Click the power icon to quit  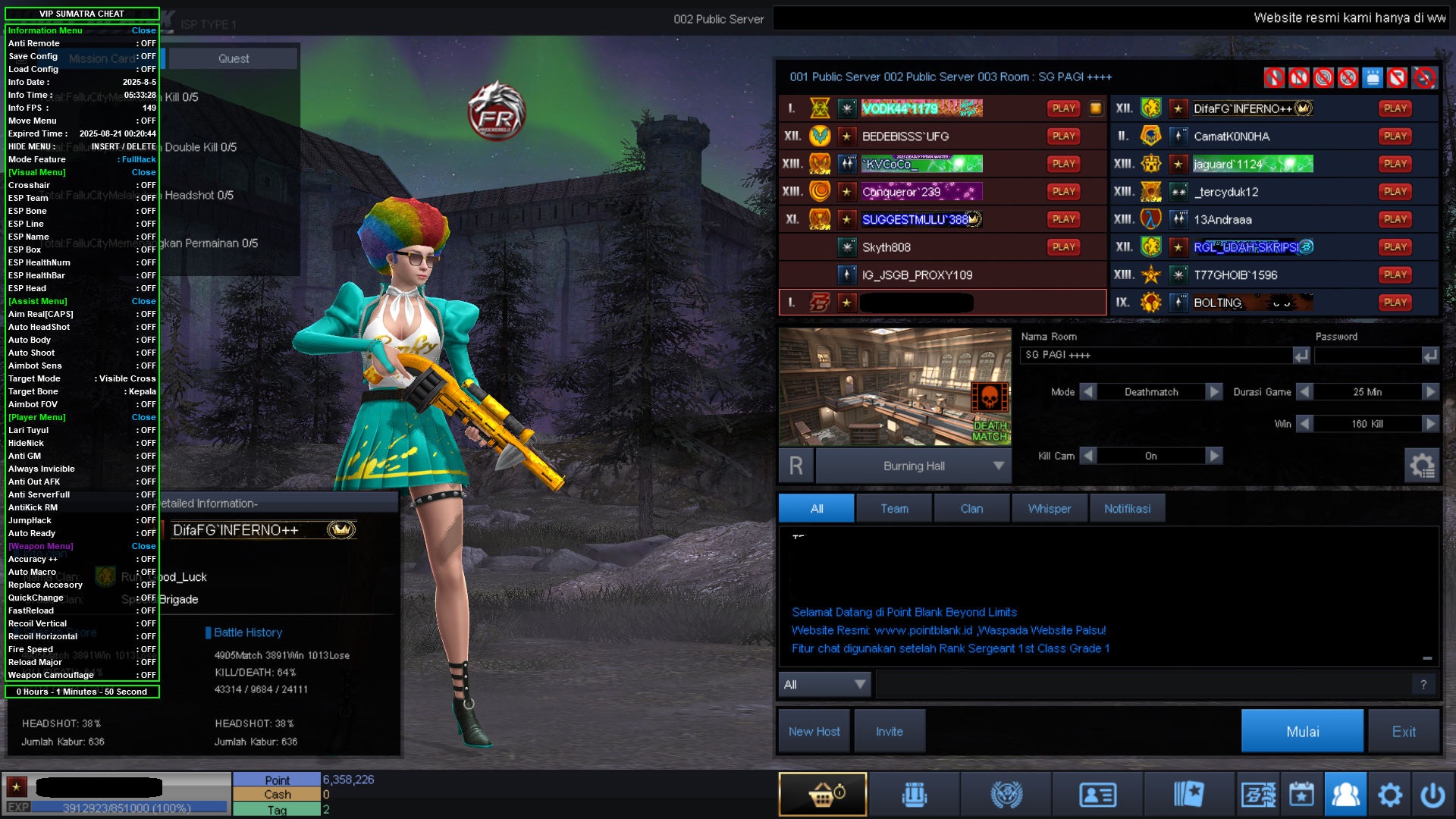[1432, 794]
